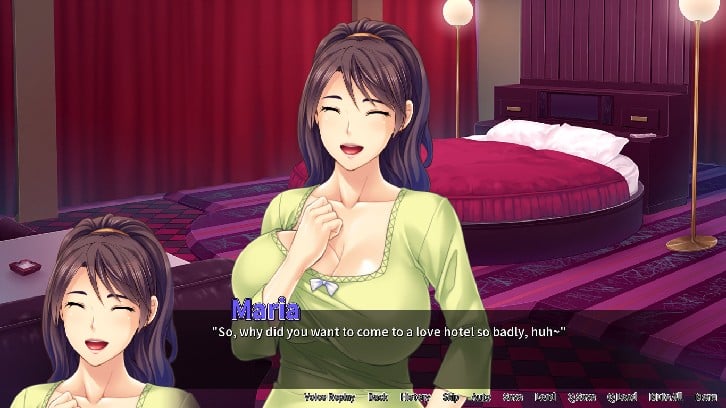Open the dialogue History log
This screenshot has width=726, height=408.
click(x=415, y=397)
